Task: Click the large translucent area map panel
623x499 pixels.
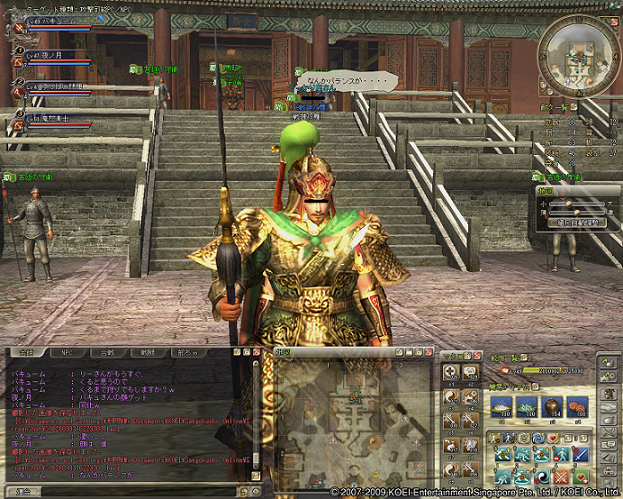Action: coord(350,418)
